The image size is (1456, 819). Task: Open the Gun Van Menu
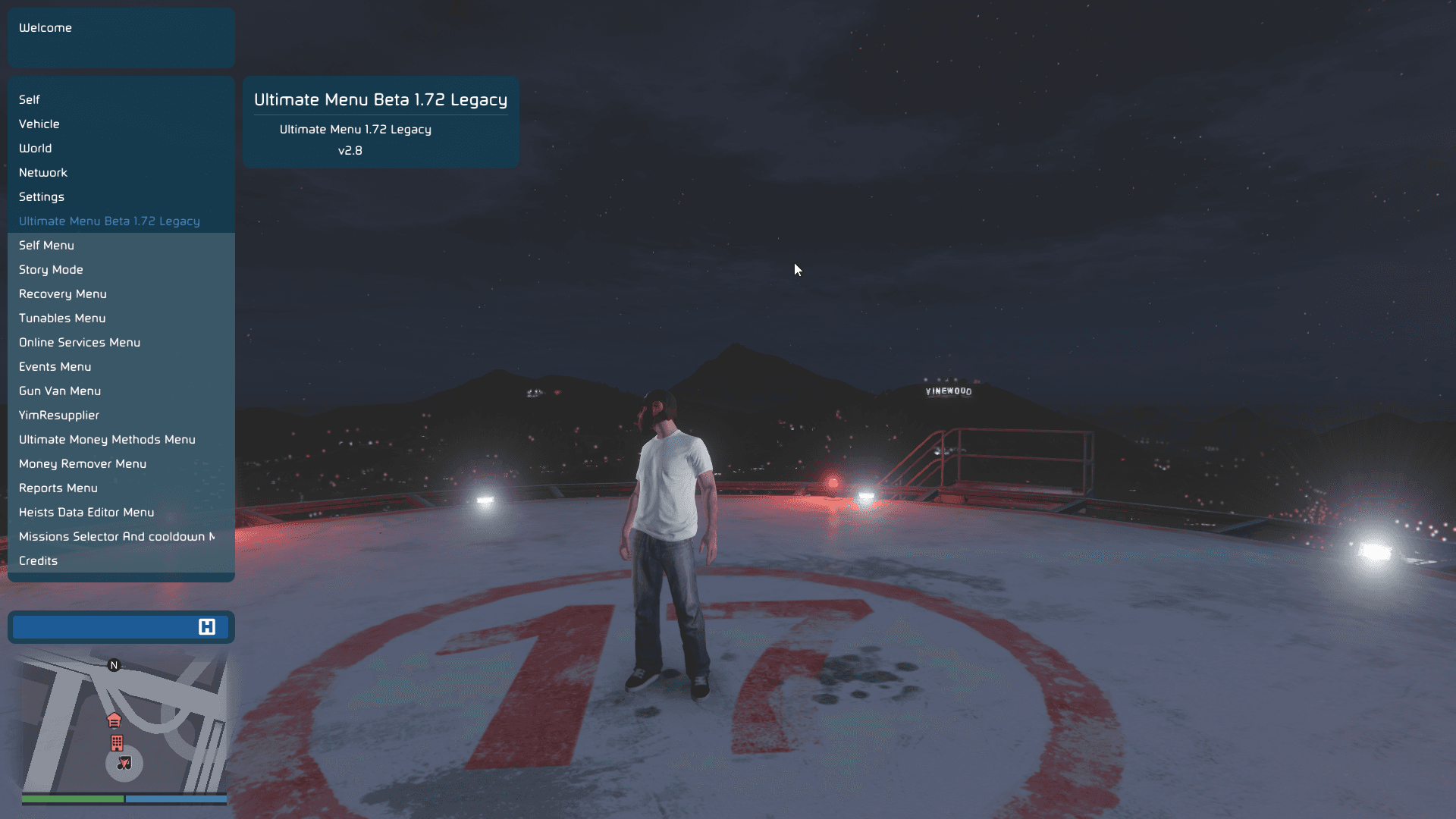click(x=60, y=391)
